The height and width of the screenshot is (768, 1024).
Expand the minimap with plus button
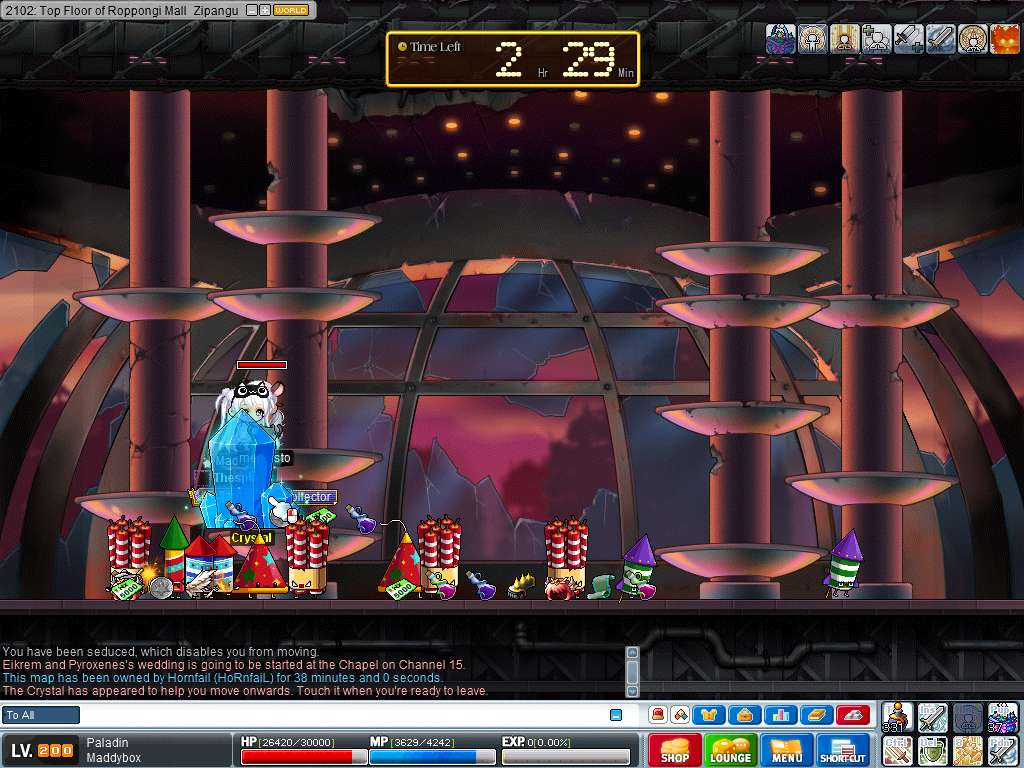click(x=264, y=10)
